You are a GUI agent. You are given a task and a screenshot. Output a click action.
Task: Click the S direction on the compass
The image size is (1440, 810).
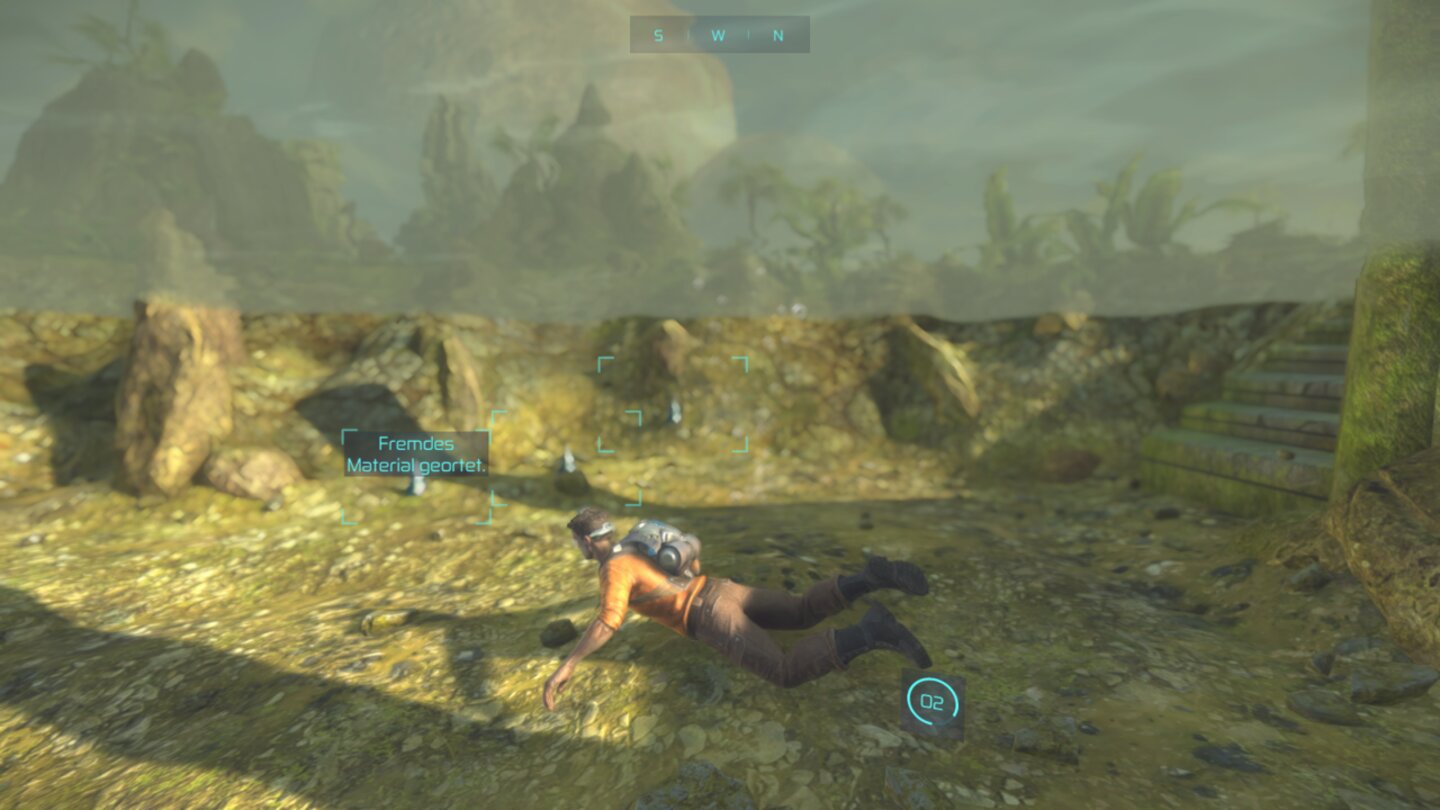coord(658,35)
